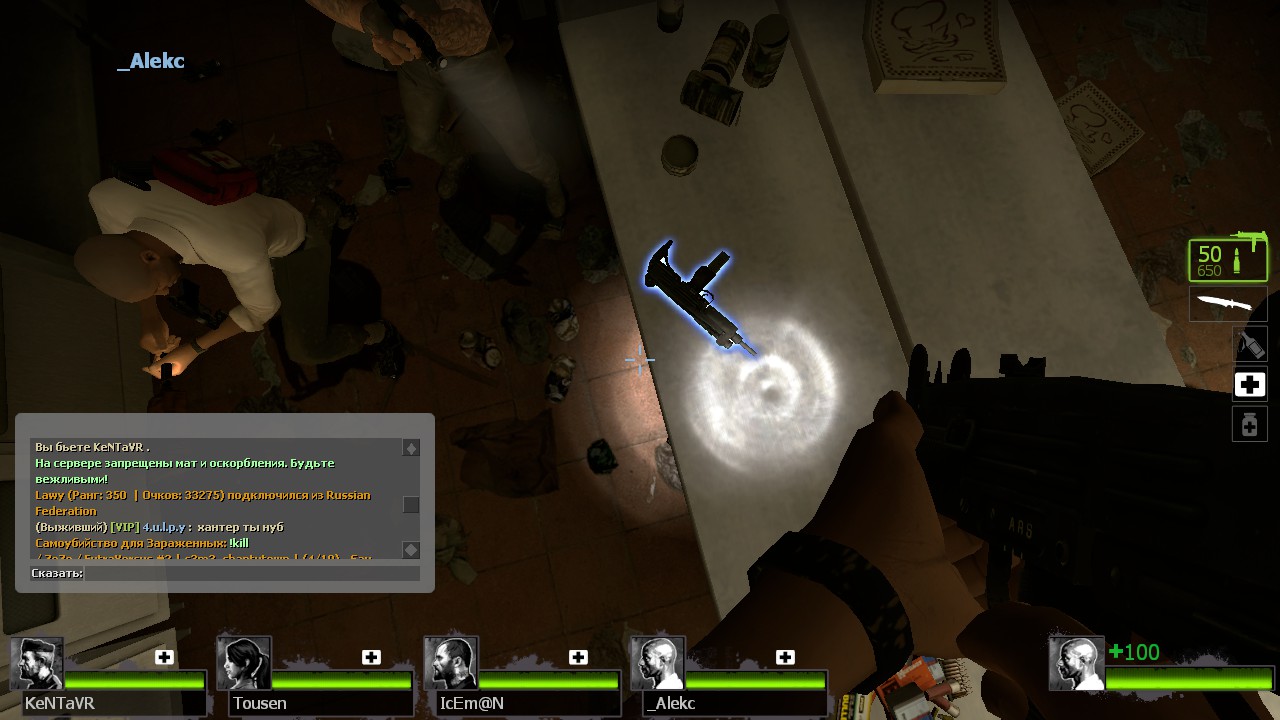Click your own character portrait beside +100
The width and height of the screenshot is (1280, 720).
click(1077, 663)
